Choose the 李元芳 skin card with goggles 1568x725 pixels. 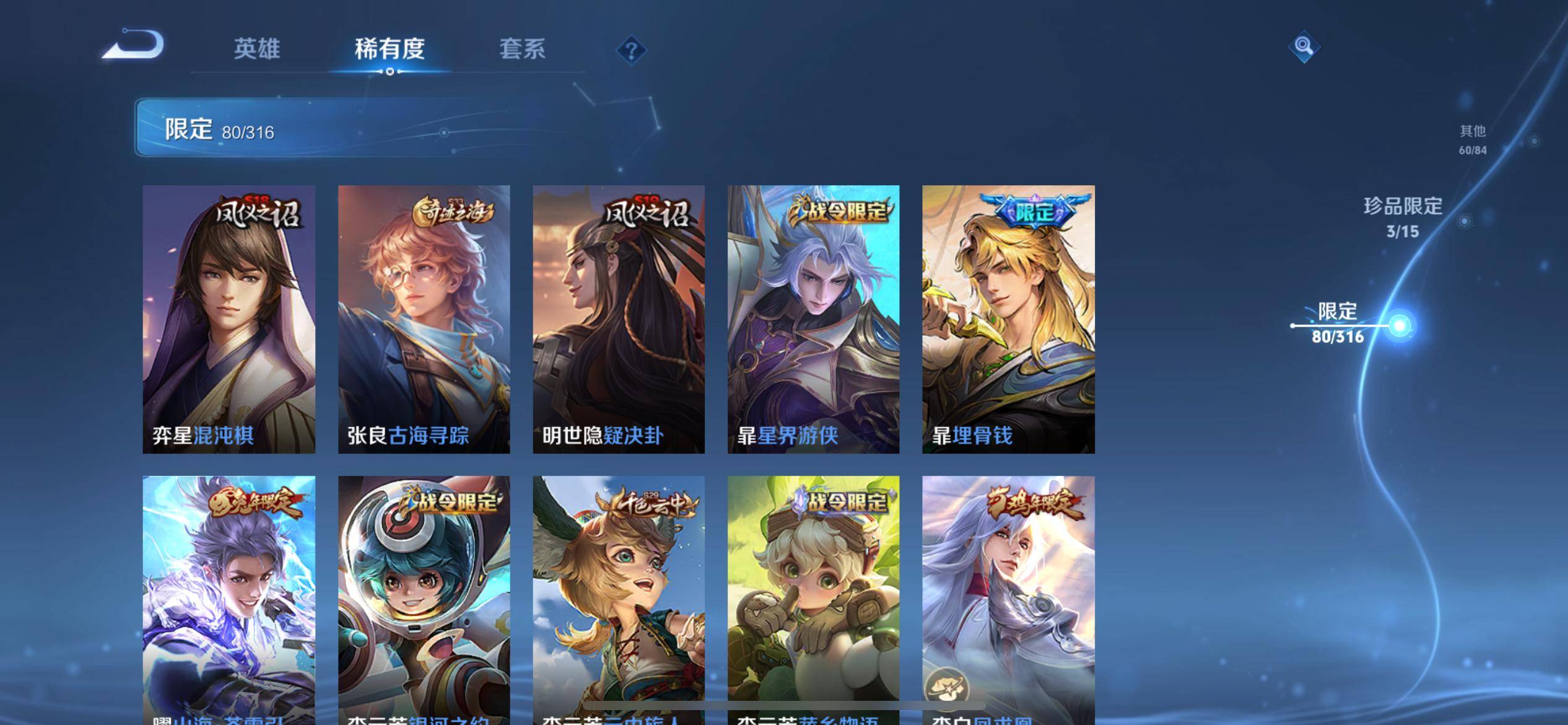pyautogui.click(x=813, y=598)
